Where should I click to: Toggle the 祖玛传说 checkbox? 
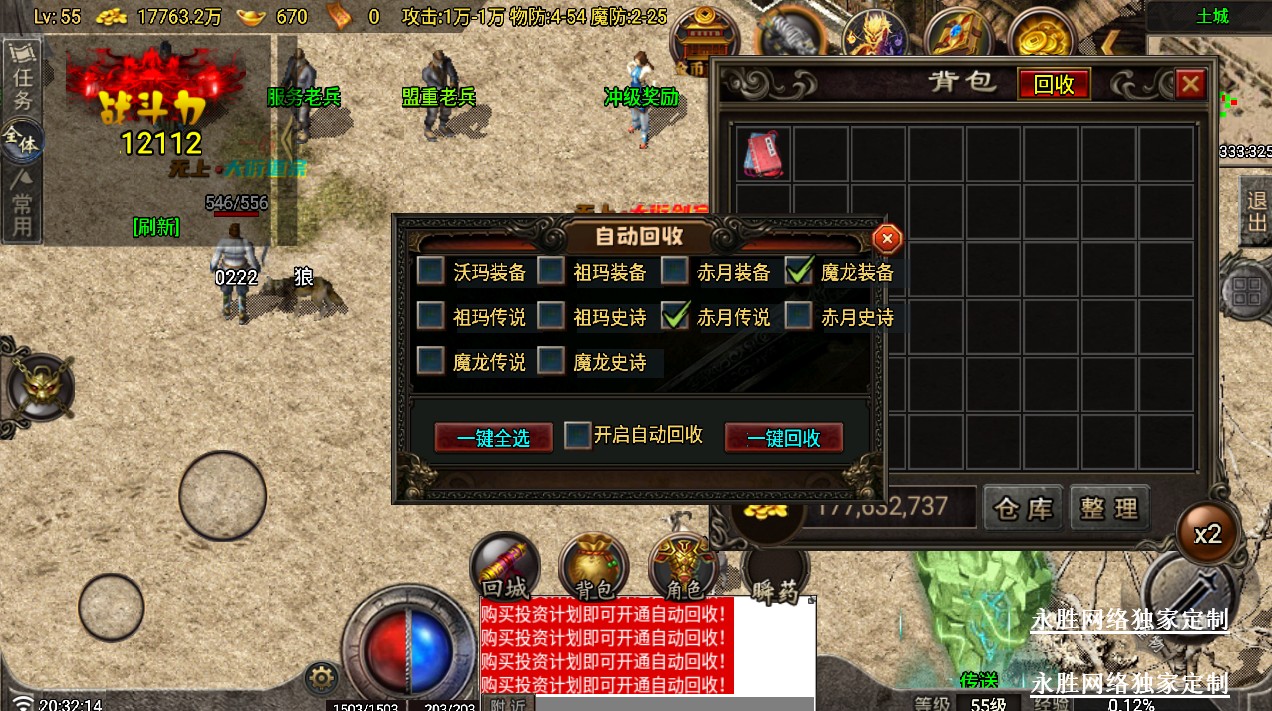tap(431, 317)
